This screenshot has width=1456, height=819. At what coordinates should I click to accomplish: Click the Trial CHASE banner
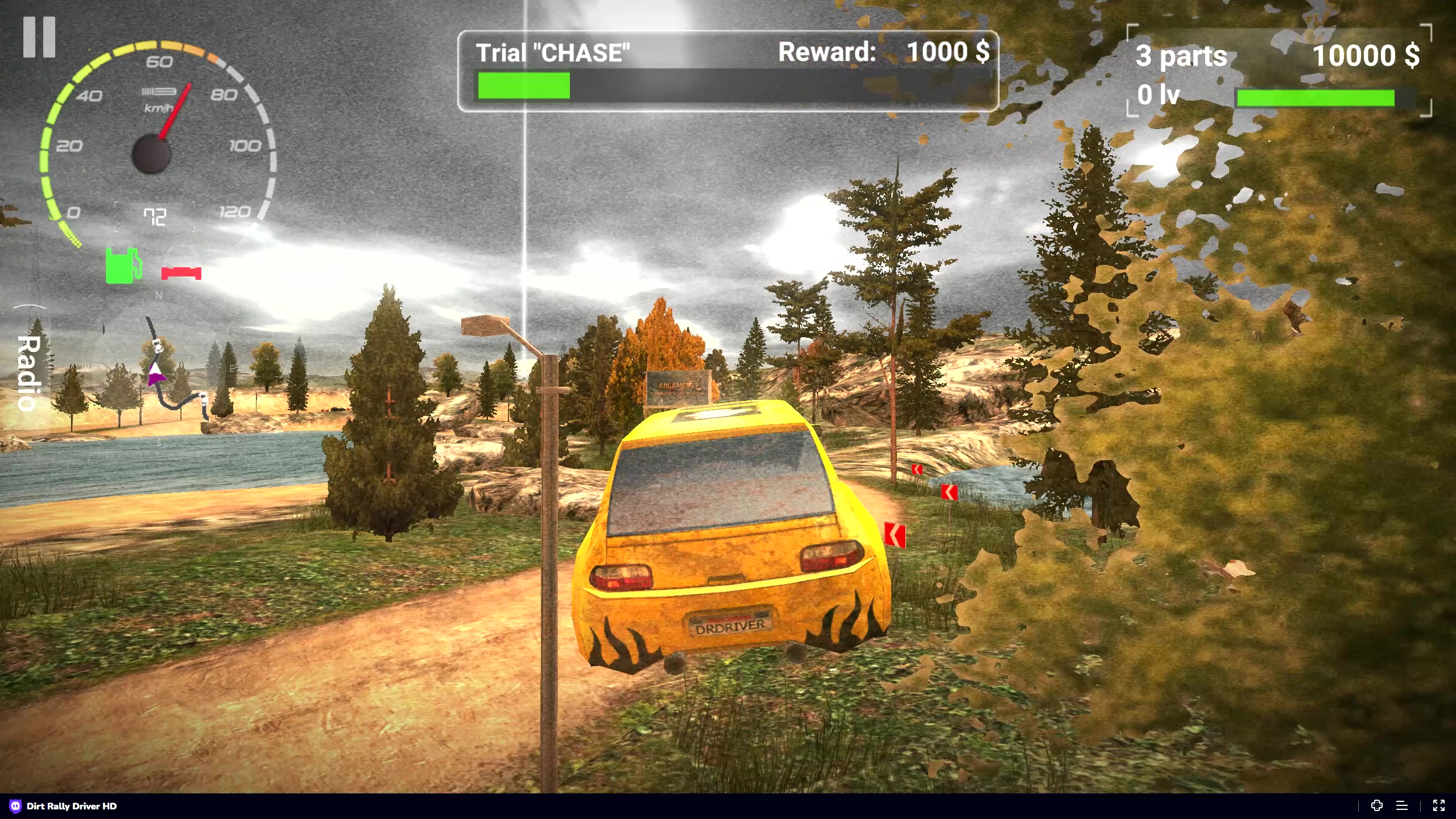553,52
